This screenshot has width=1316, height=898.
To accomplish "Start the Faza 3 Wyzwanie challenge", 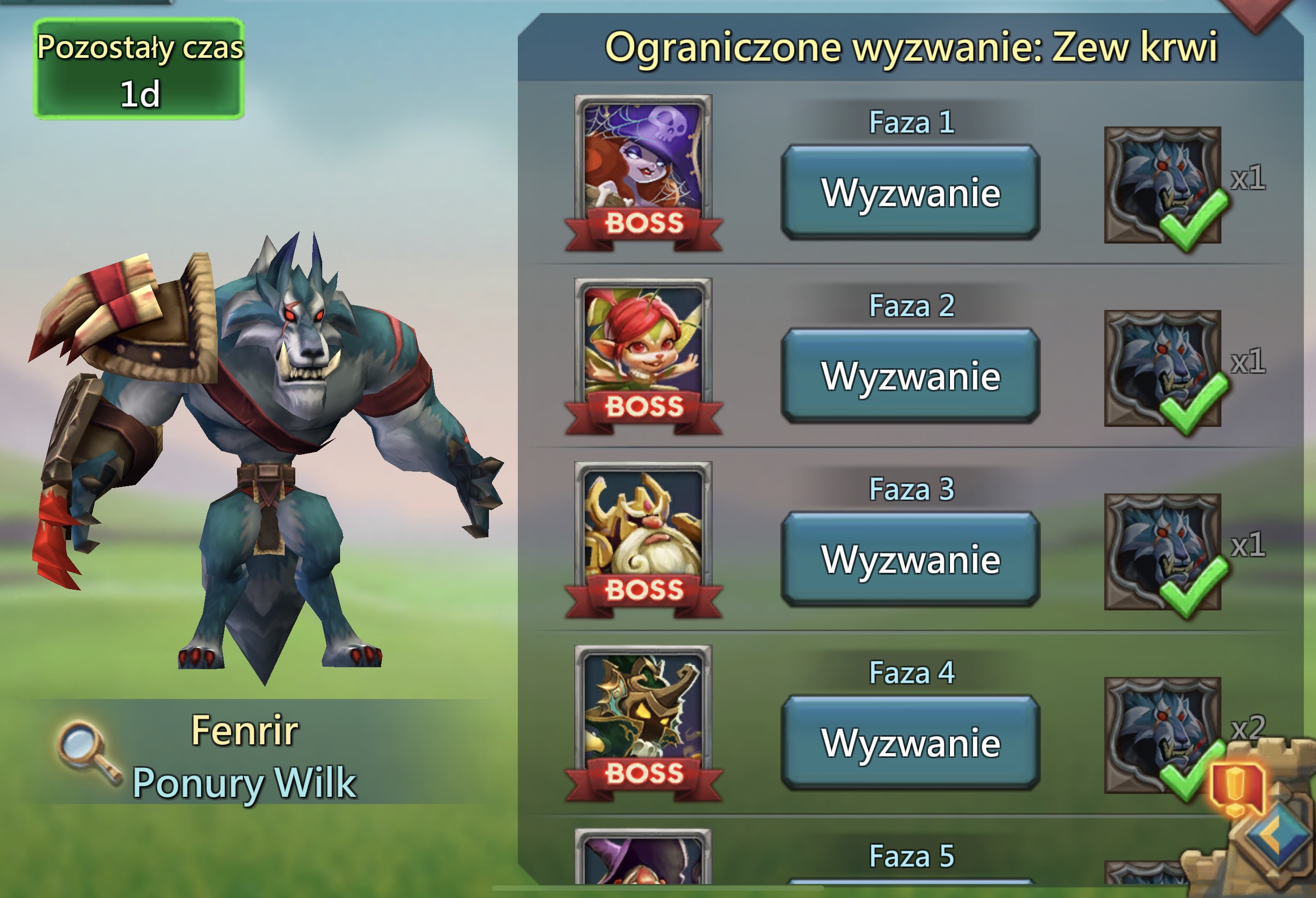I will (910, 559).
